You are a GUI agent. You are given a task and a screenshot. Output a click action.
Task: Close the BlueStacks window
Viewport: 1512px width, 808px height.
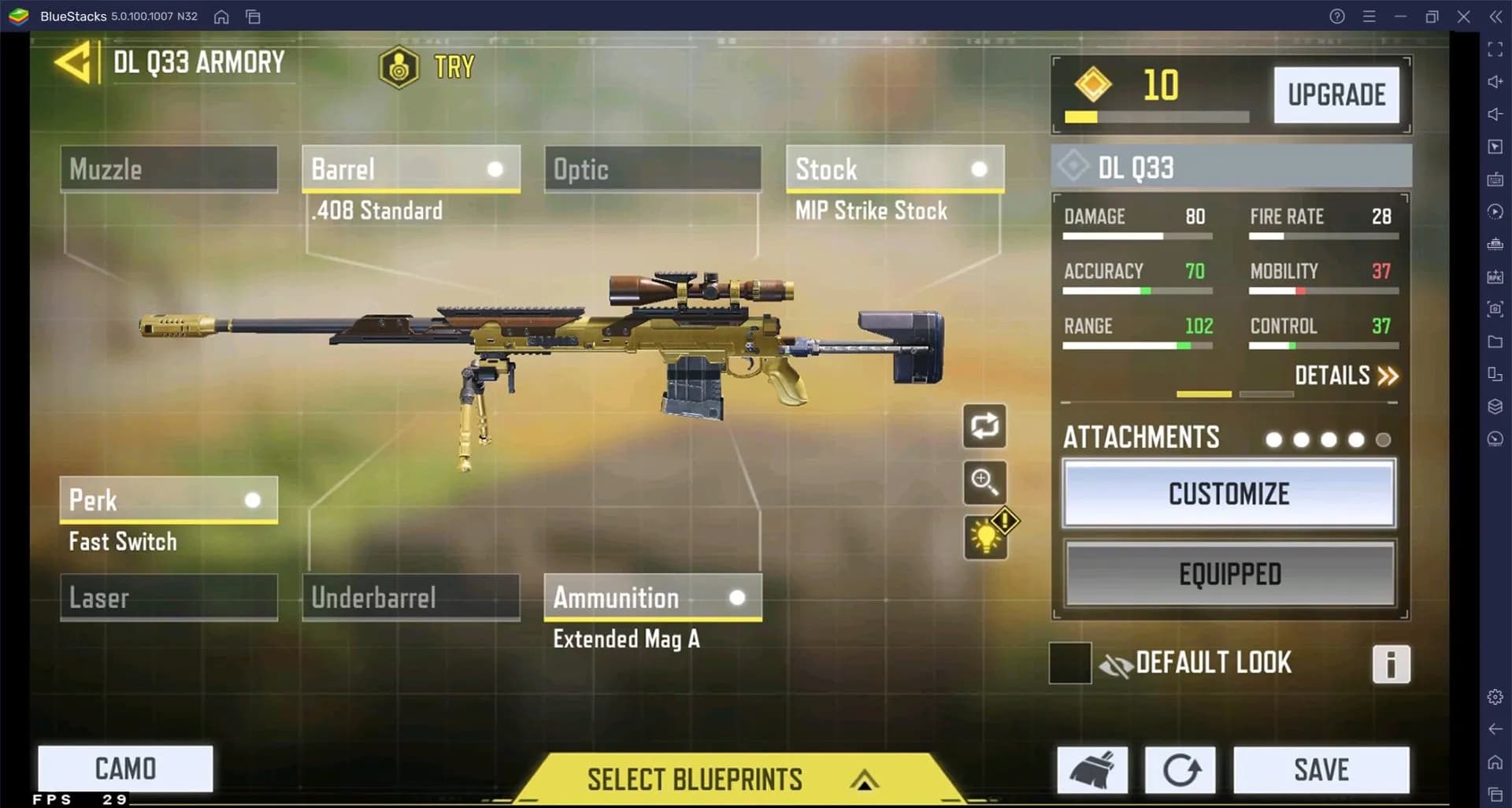(x=1463, y=17)
